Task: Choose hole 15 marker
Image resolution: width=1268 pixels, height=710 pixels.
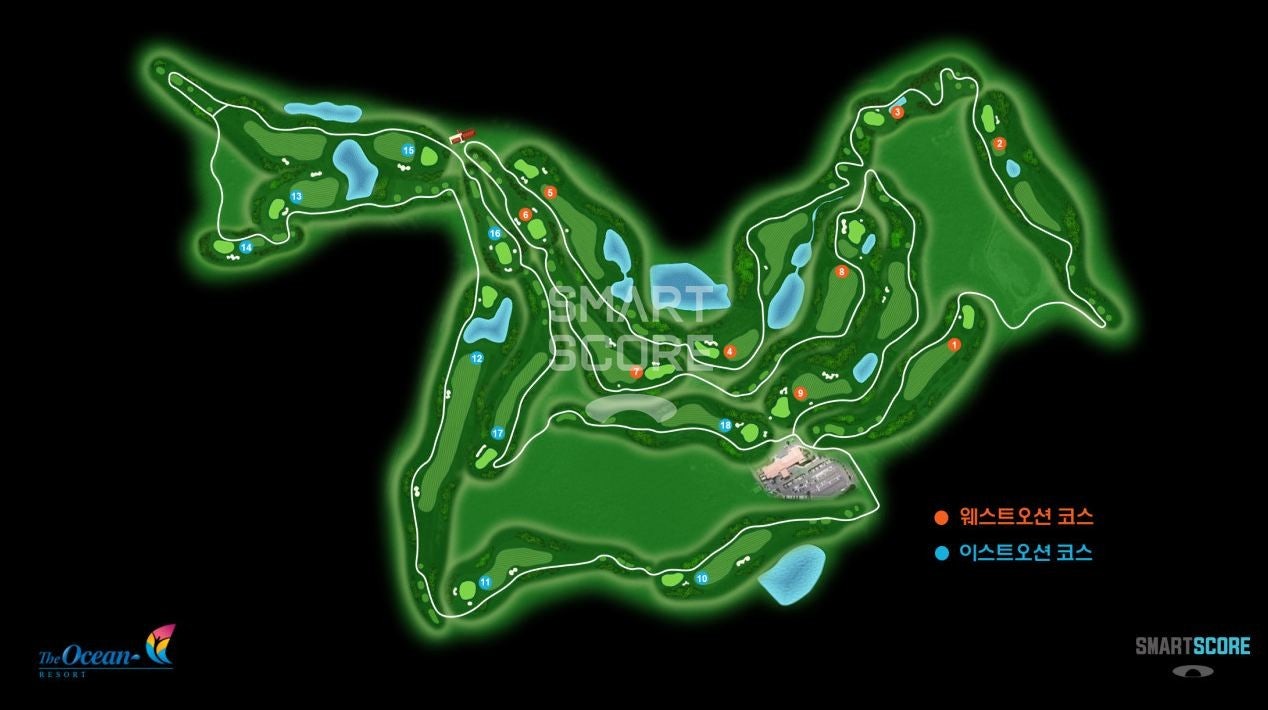Action: (x=408, y=150)
